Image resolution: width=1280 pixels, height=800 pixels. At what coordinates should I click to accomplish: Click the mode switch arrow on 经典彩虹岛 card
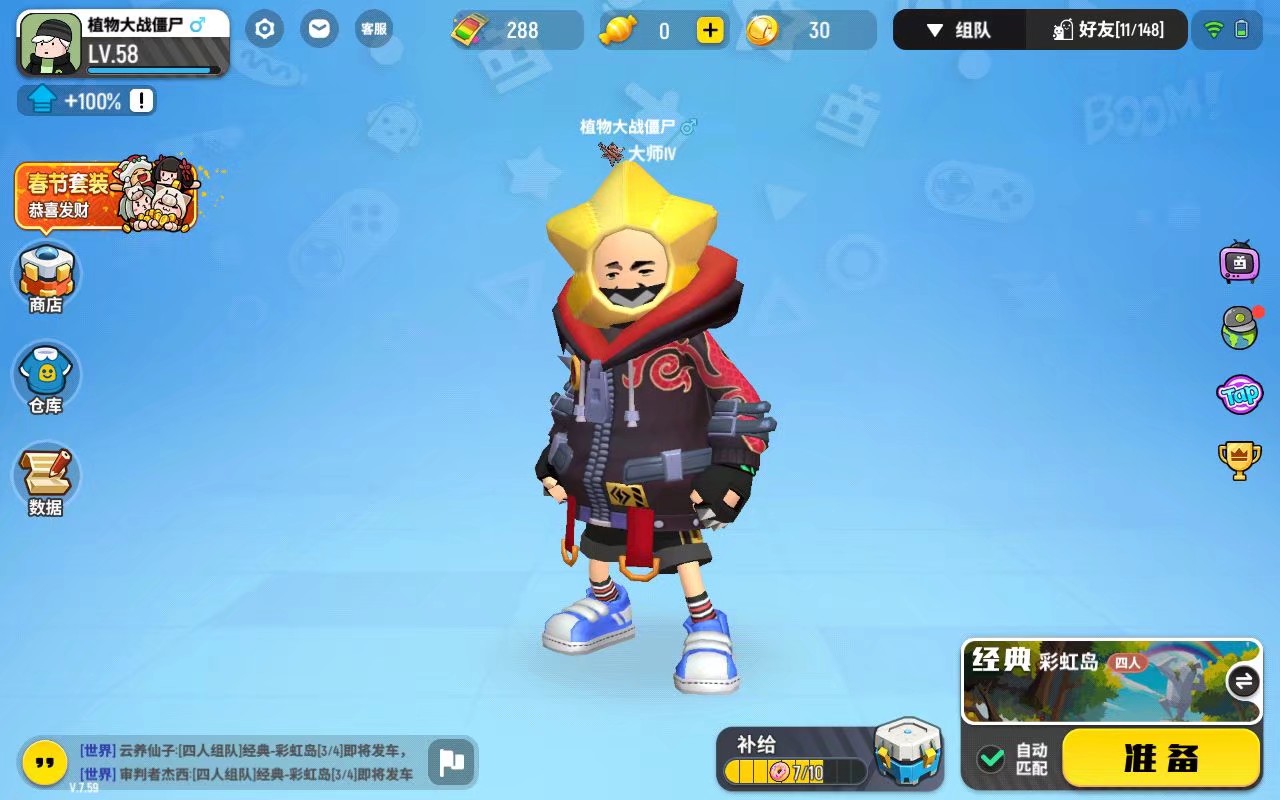(1243, 681)
